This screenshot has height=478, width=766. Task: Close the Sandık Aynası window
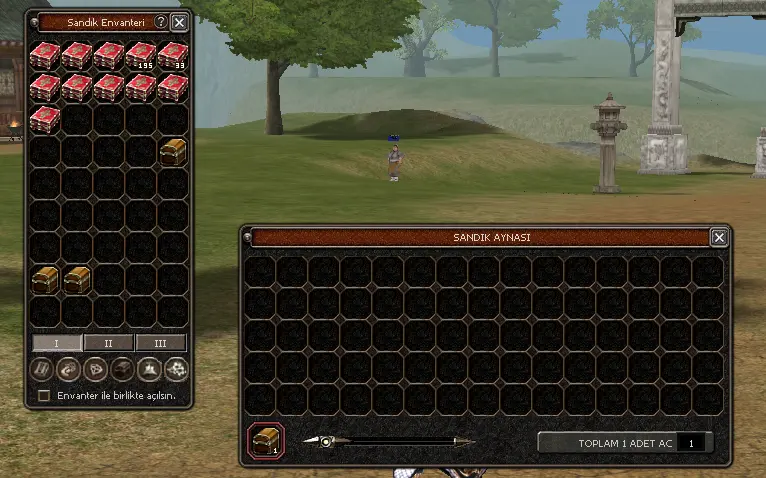pyautogui.click(x=718, y=237)
